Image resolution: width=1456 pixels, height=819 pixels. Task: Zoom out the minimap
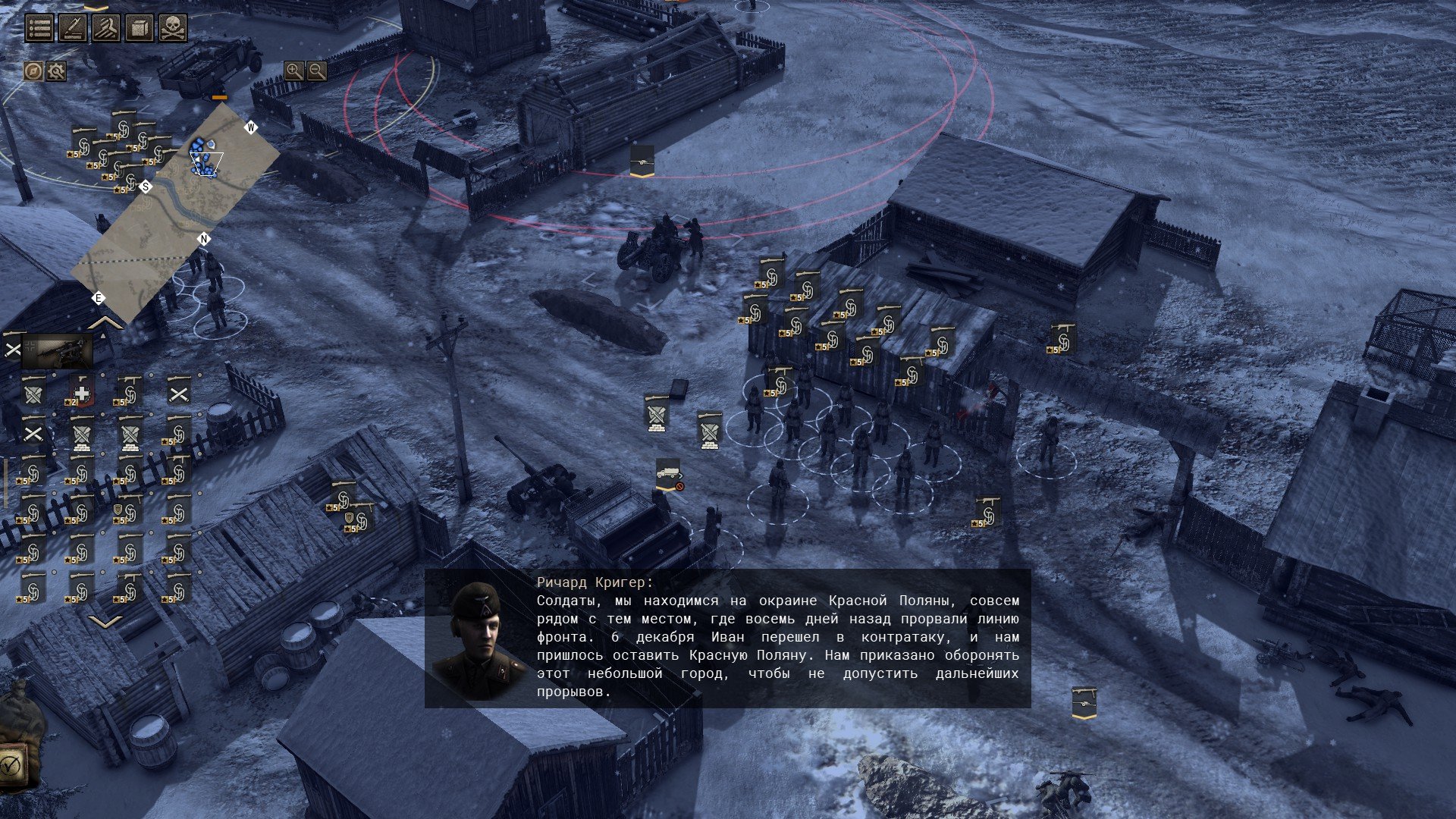pyautogui.click(x=317, y=71)
